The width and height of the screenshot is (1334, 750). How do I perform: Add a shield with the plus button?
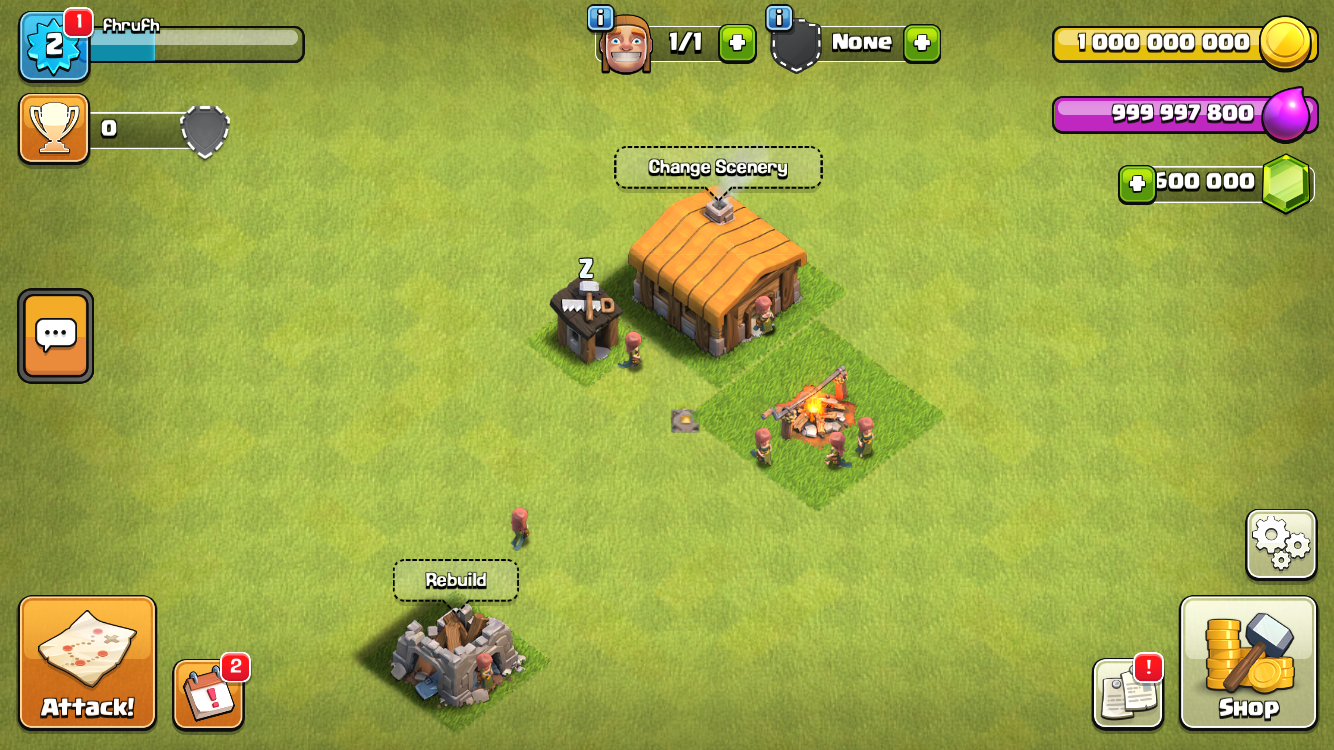(x=921, y=43)
